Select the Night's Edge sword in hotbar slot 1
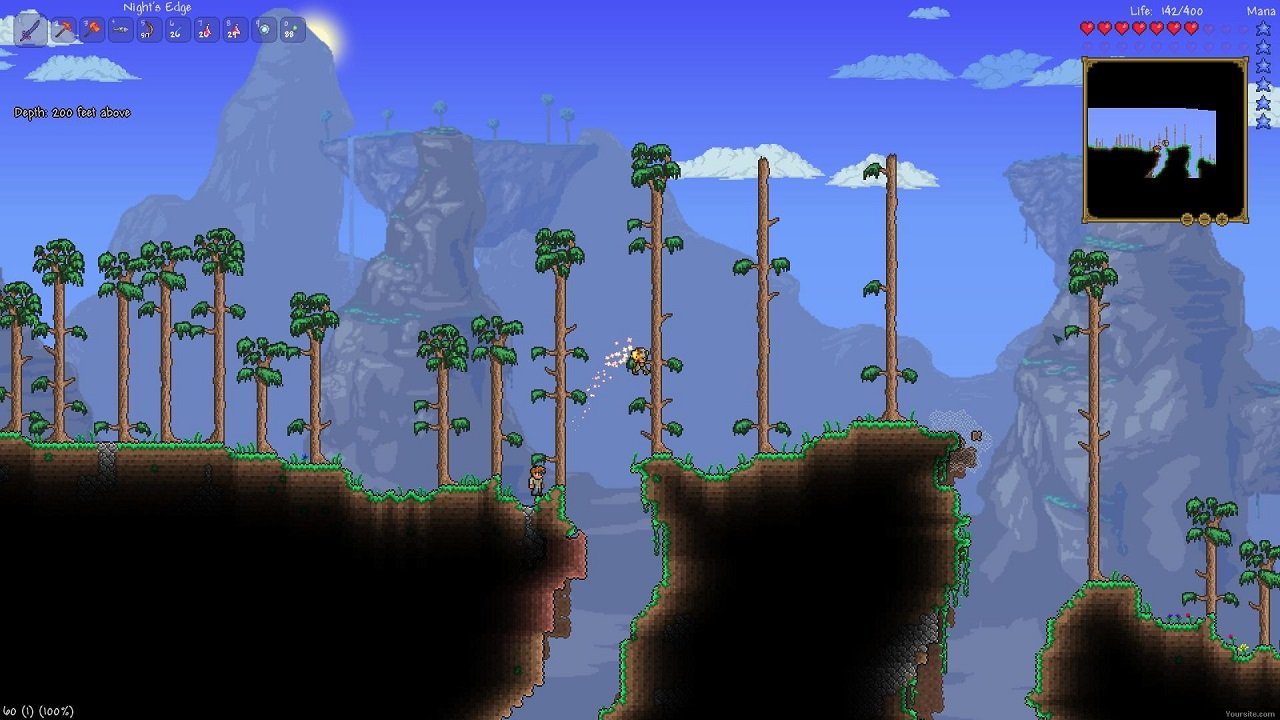1280x720 pixels. (30, 29)
